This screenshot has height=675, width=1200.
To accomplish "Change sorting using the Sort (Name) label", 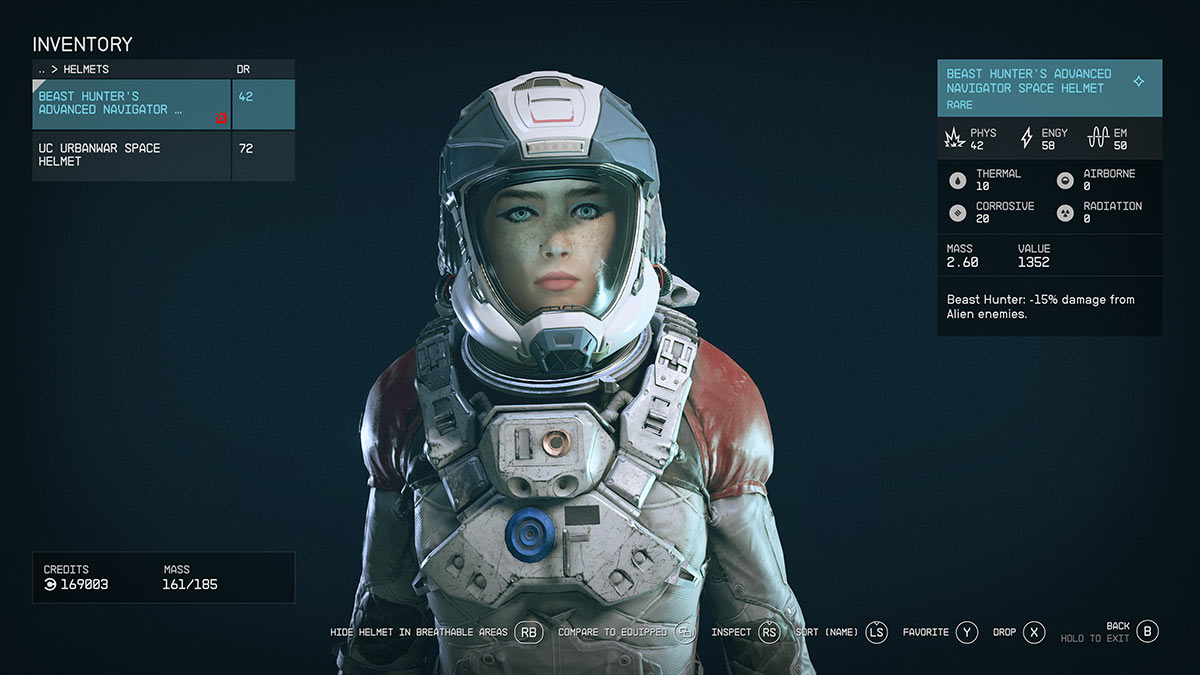I will coord(826,632).
